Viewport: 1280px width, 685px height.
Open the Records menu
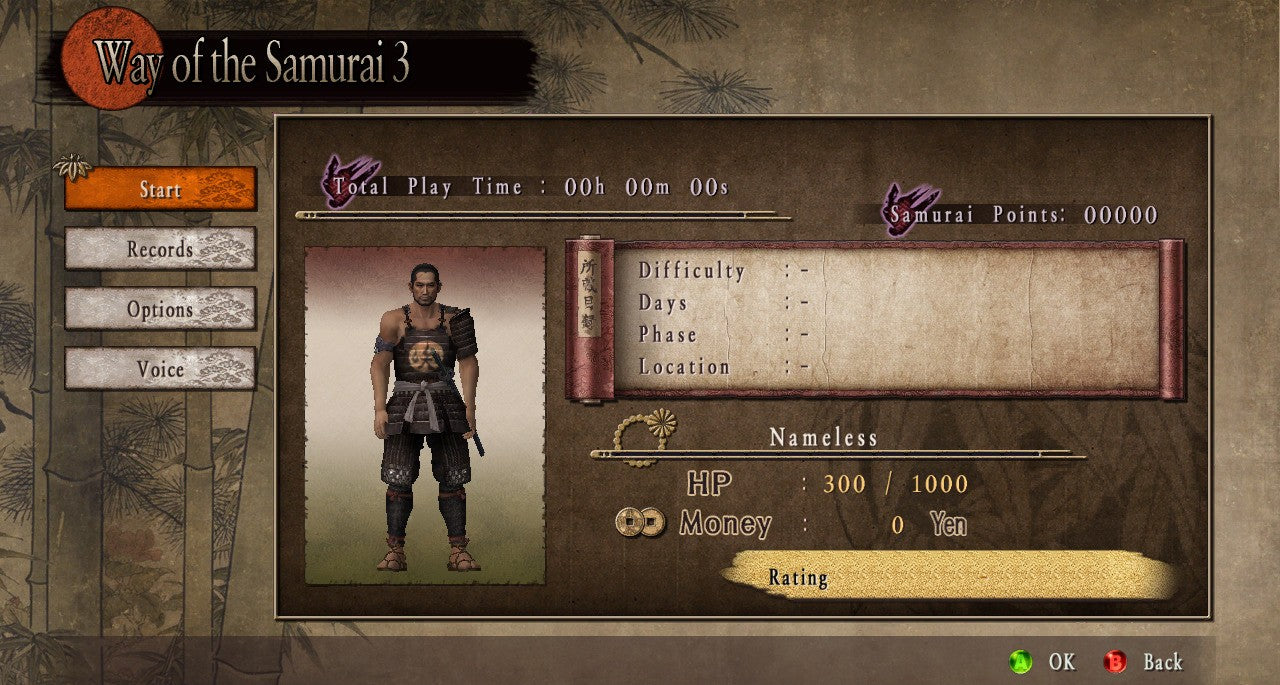tap(160, 249)
